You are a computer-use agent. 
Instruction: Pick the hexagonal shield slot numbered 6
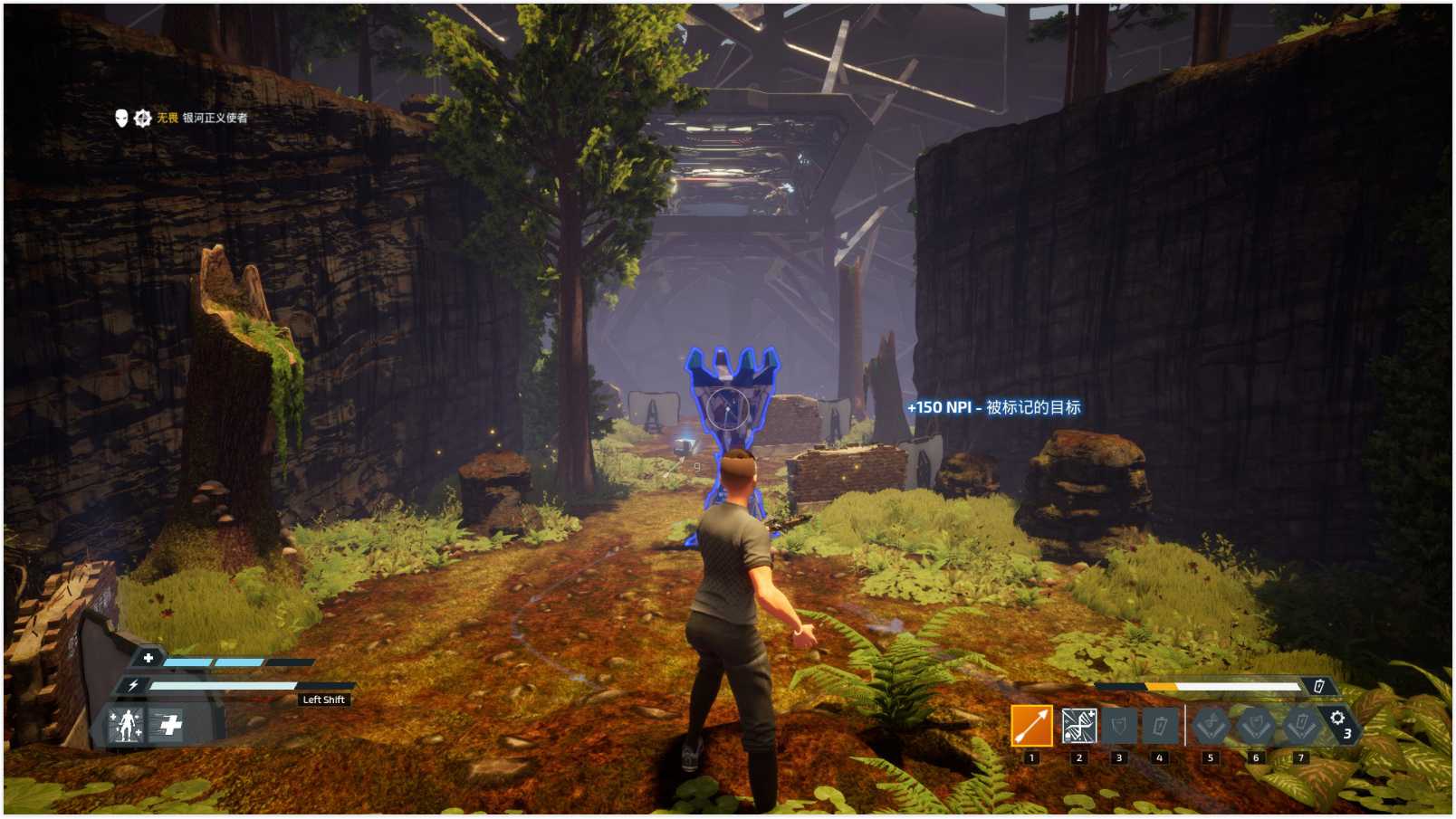click(x=1256, y=726)
